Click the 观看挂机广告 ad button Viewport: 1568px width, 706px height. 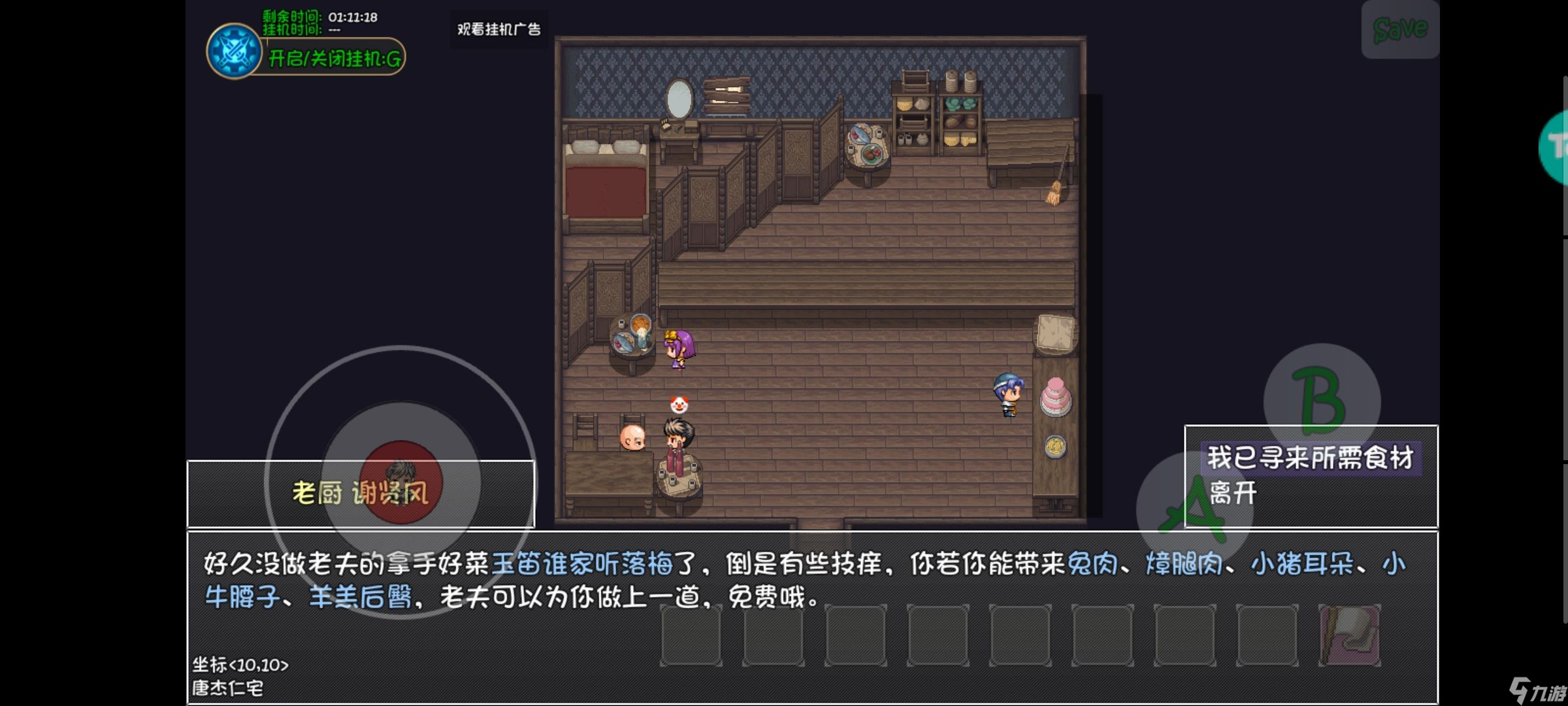point(498,29)
